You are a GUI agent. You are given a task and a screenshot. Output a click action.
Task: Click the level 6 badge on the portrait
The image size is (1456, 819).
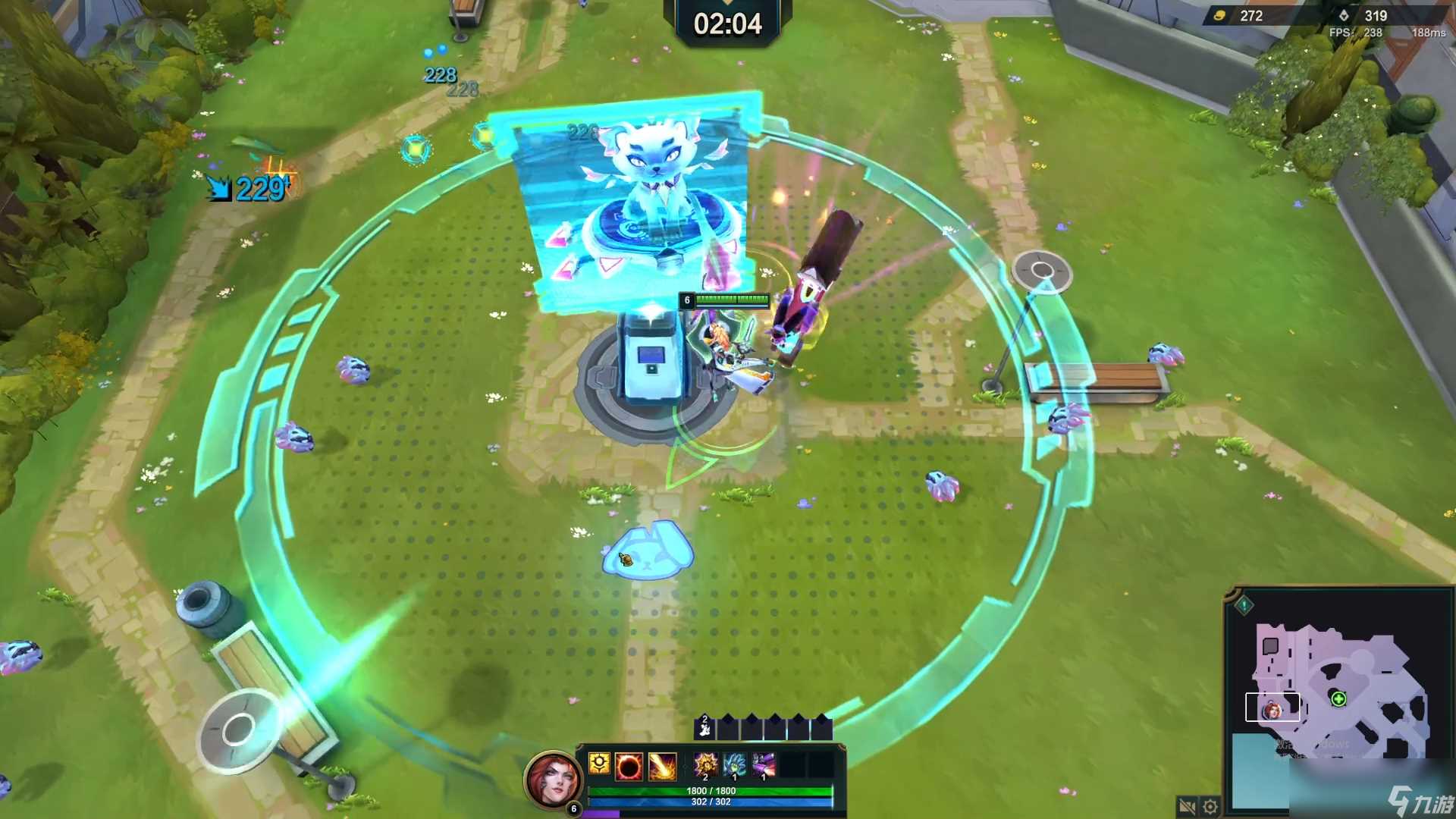(573, 809)
